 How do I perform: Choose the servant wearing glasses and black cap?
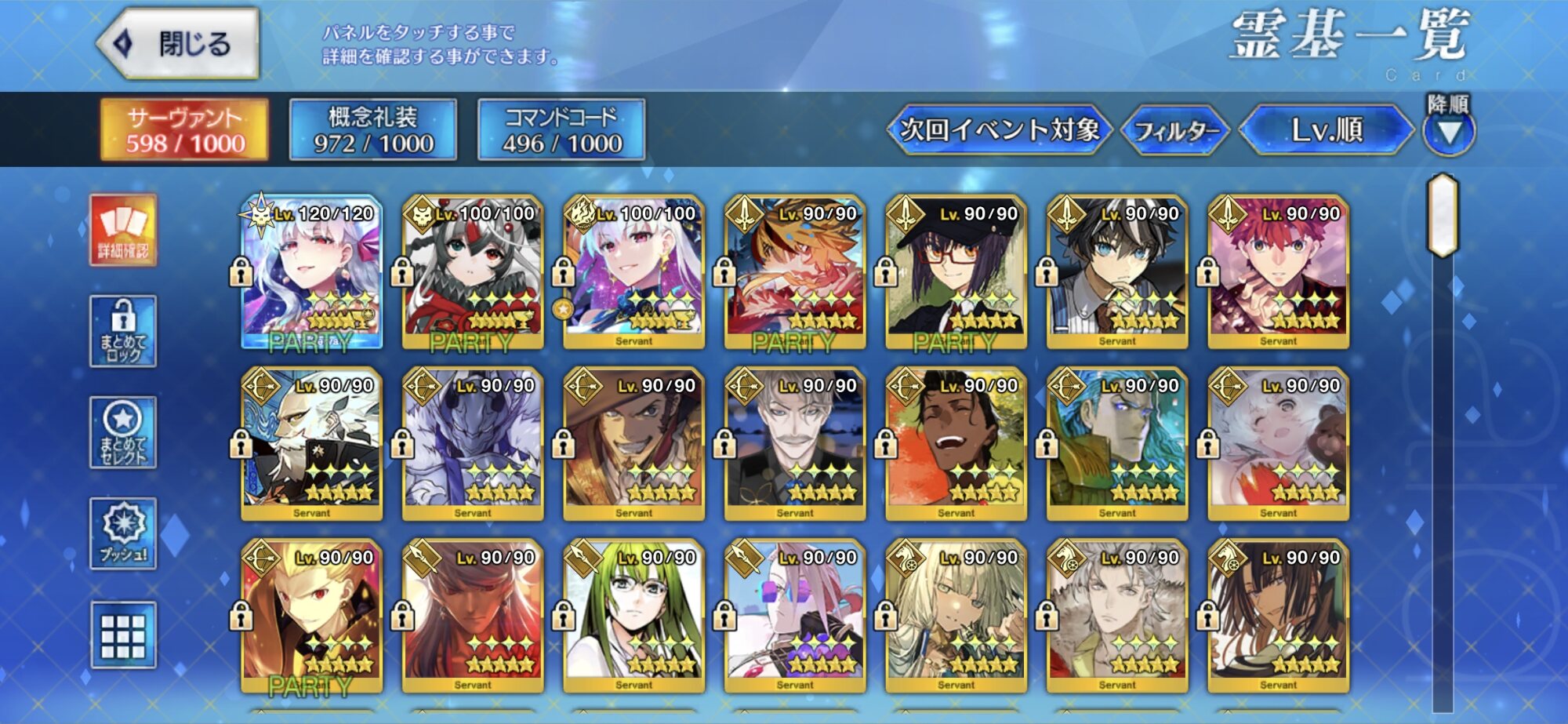tap(956, 271)
